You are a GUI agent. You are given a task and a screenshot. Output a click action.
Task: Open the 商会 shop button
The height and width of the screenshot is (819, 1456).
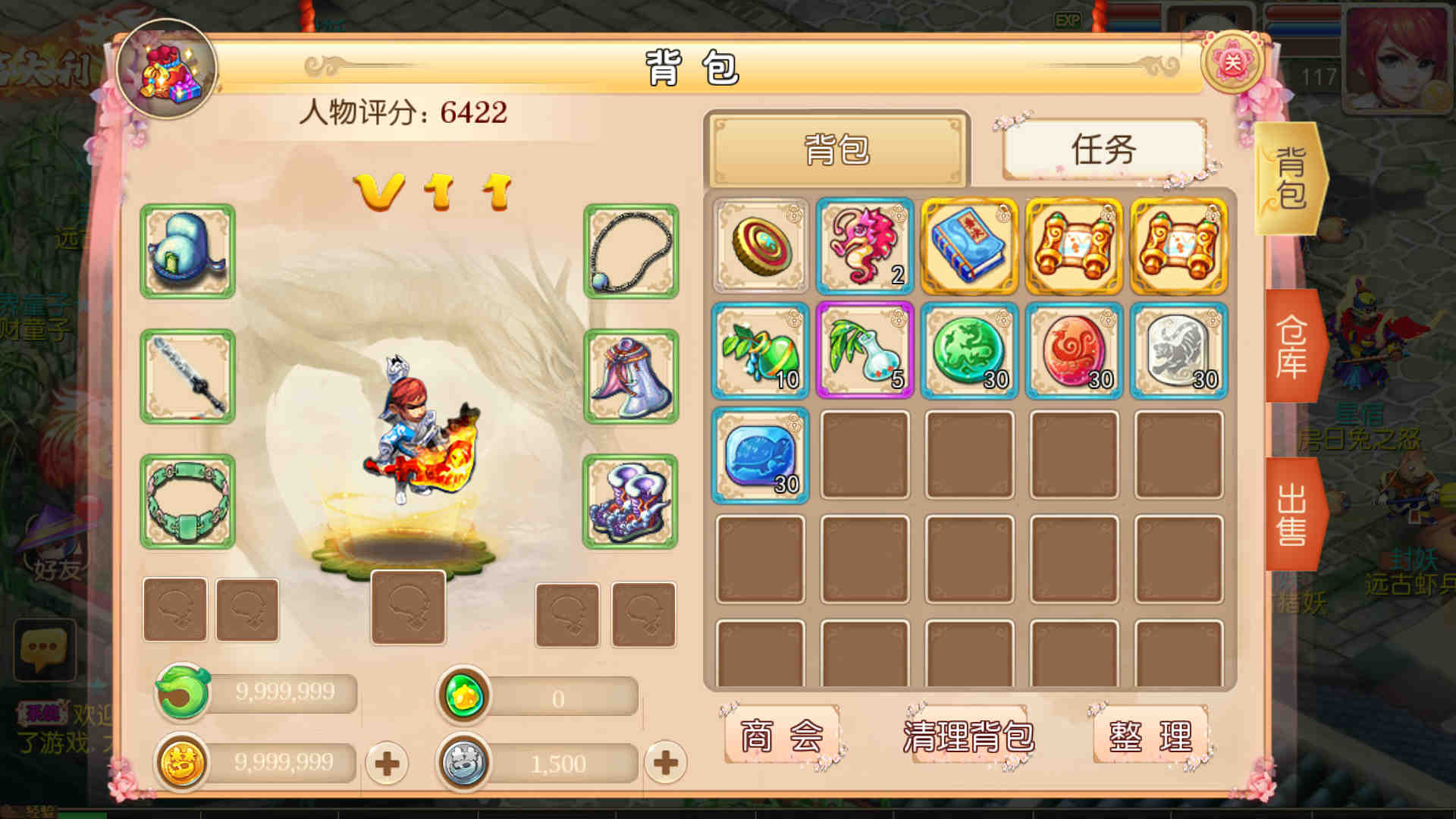(781, 736)
